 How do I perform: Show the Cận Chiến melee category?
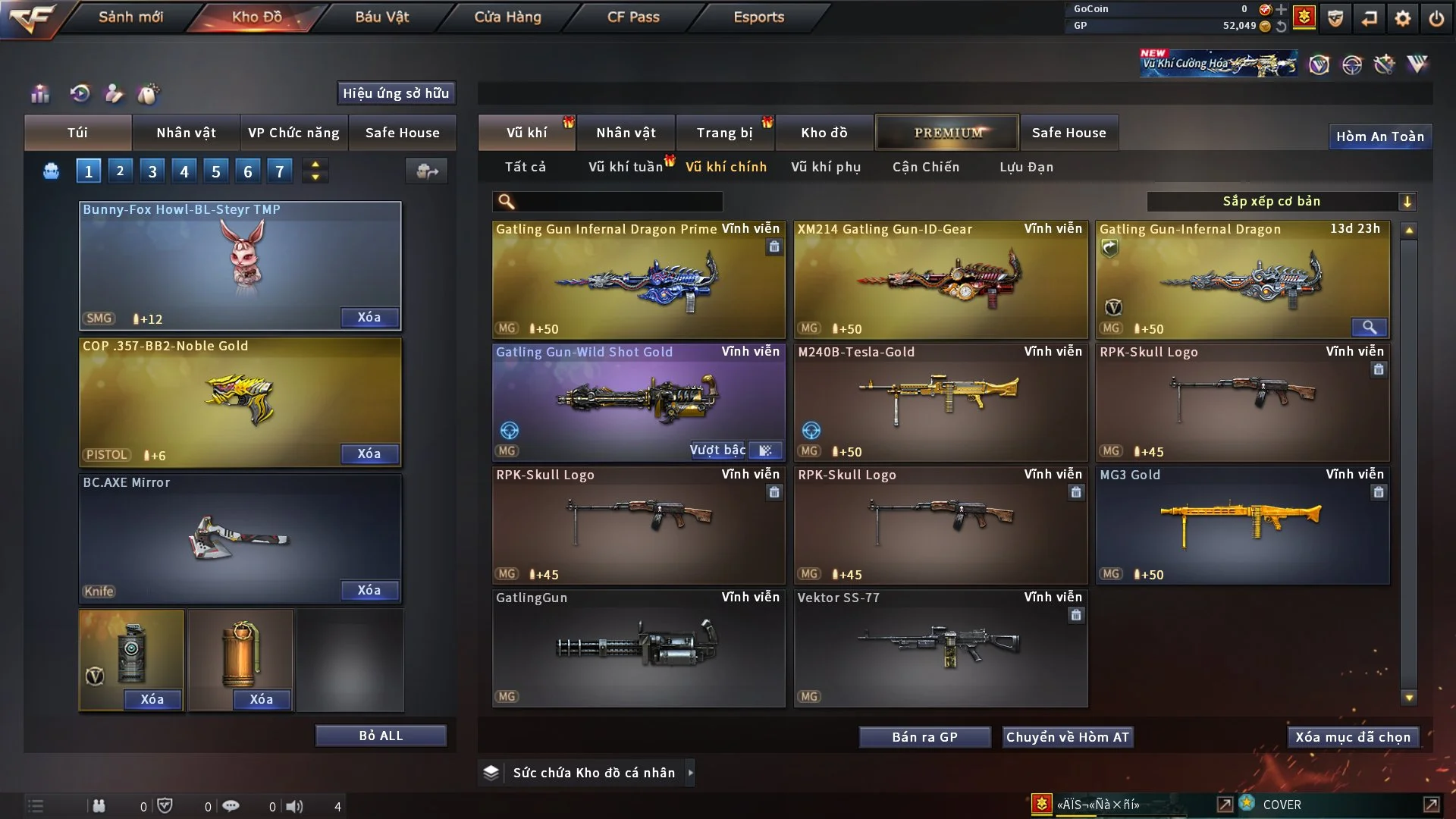point(926,167)
